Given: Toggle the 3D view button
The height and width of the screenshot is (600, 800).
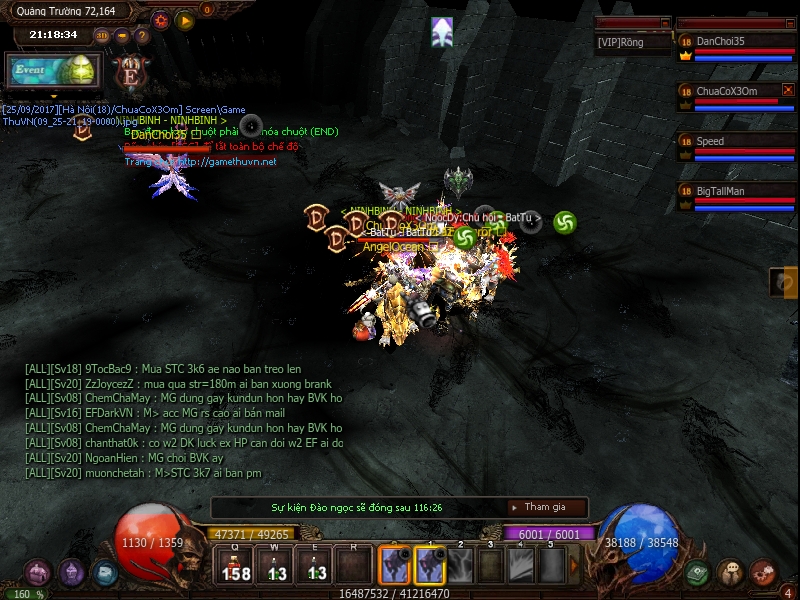Looking at the screenshot, I should [102, 35].
